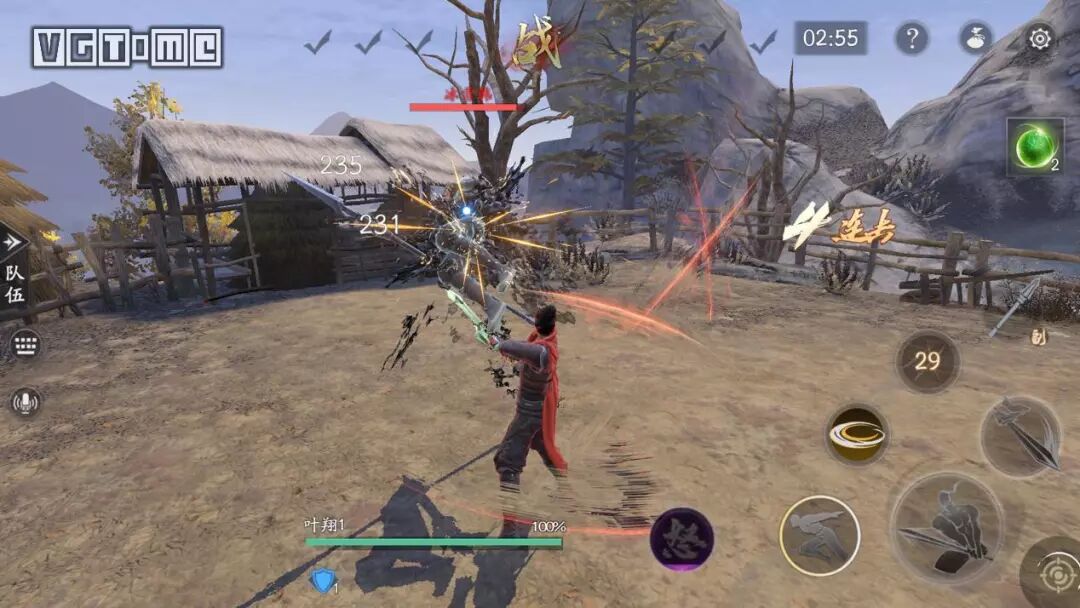
Task: Trigger the running figure dash button
Action: click(819, 536)
